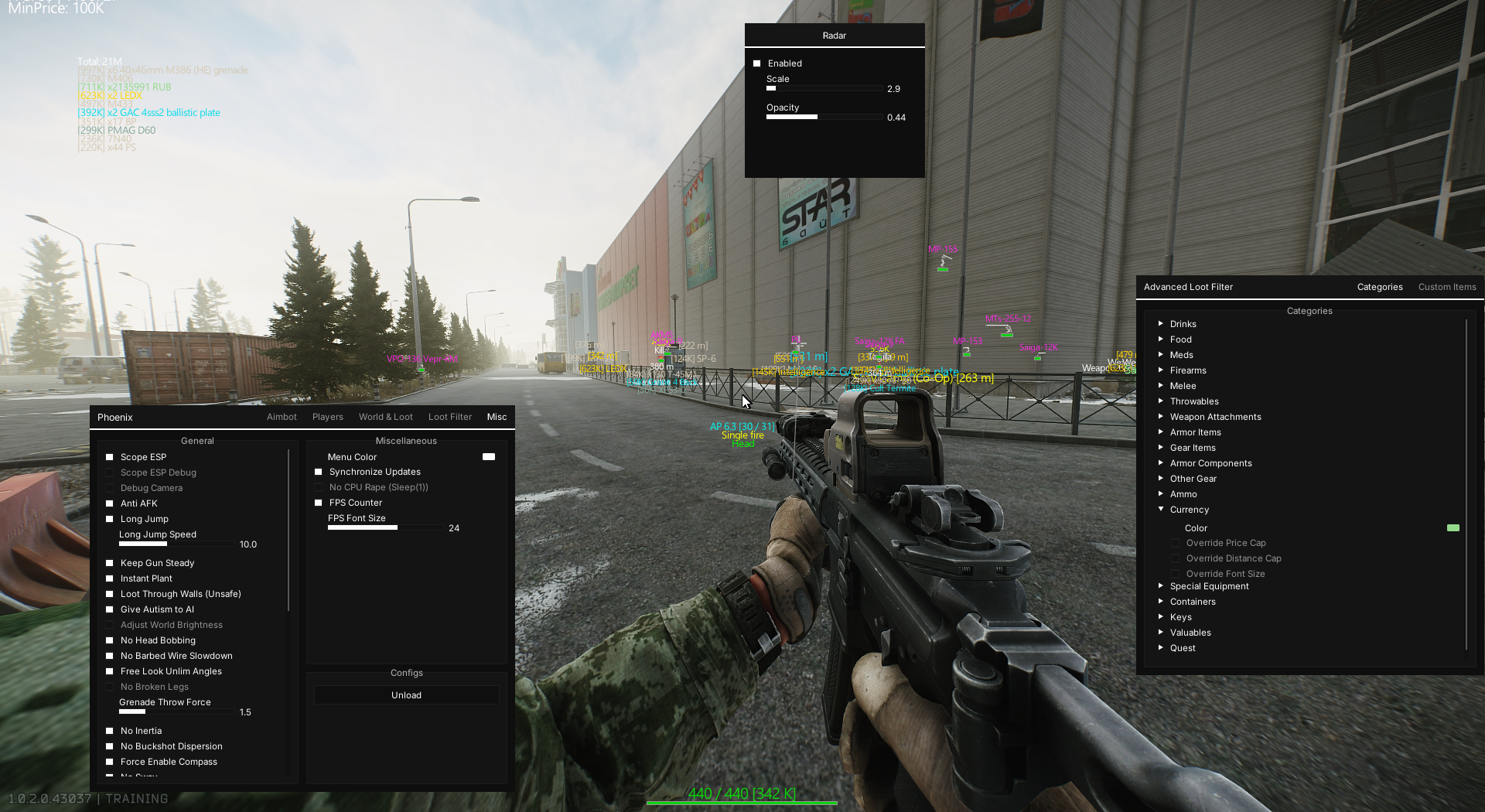Disable the No Inertia cheat
This screenshot has height=812, width=1485.
[109, 731]
